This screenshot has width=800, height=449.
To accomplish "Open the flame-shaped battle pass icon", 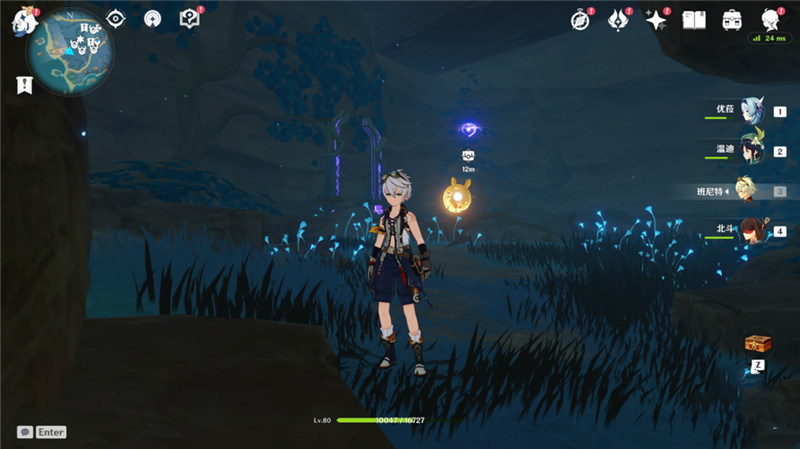I will click(617, 20).
